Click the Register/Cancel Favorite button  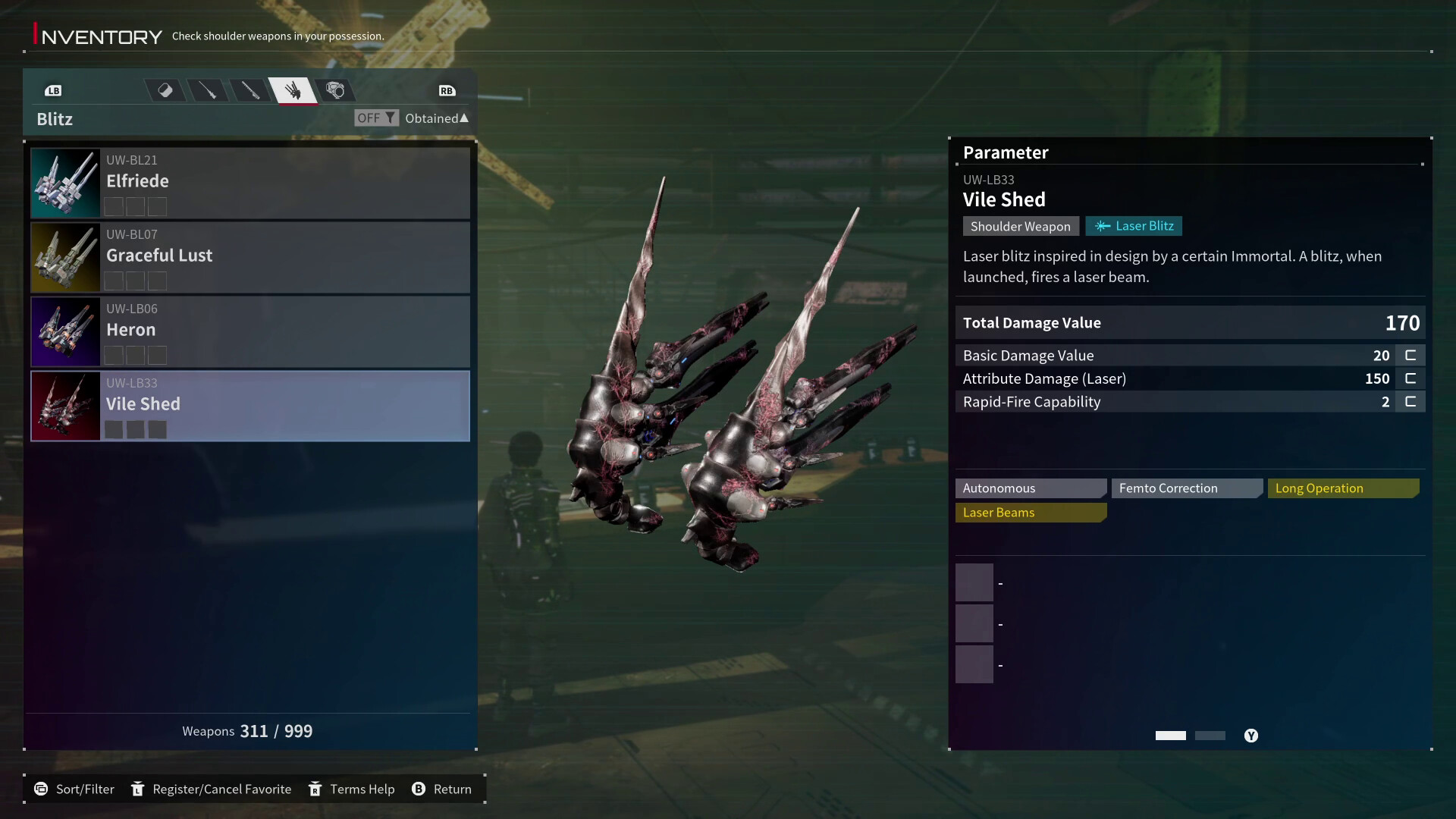point(212,789)
